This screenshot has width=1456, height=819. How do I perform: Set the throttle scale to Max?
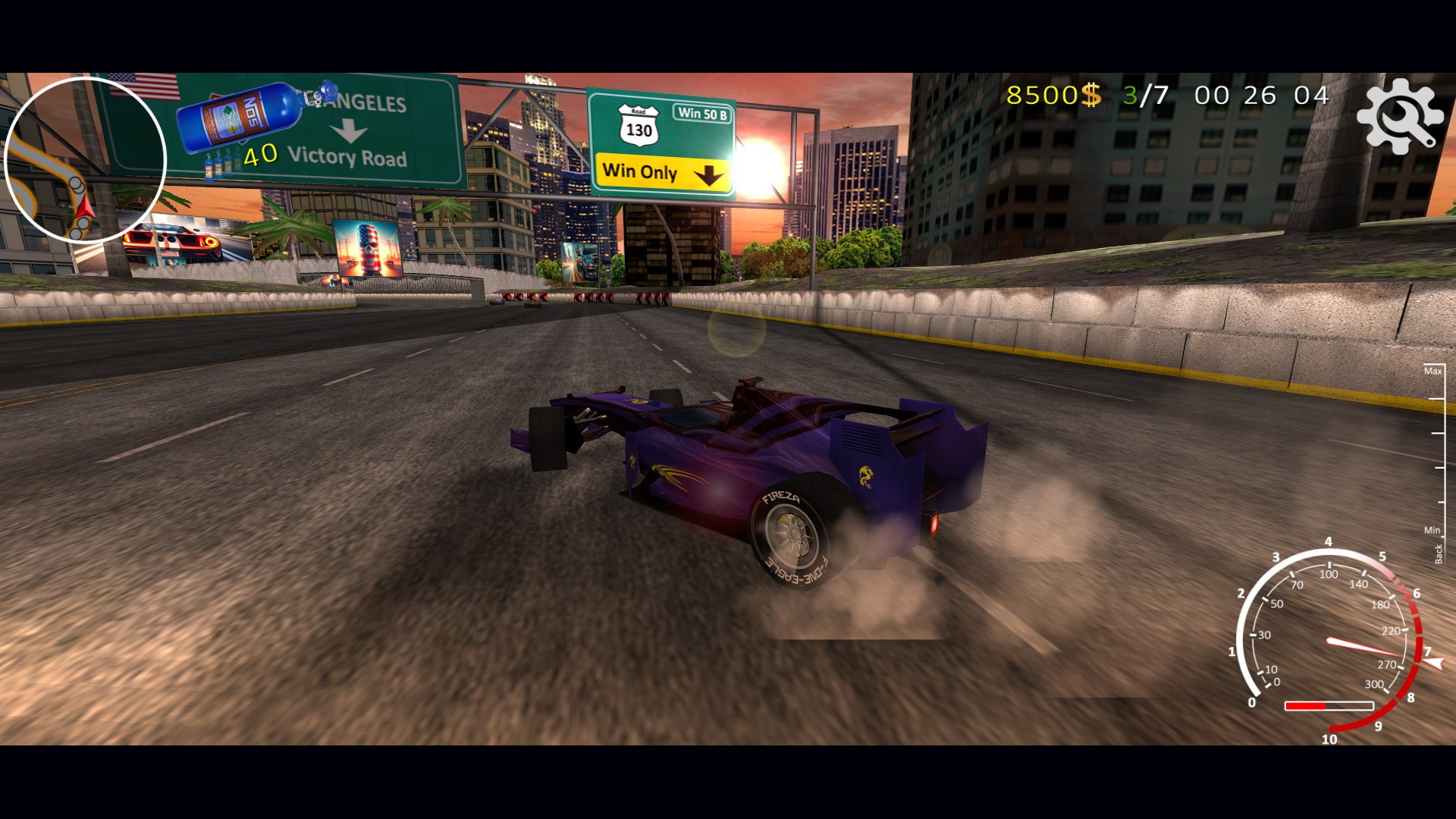pos(1432,372)
